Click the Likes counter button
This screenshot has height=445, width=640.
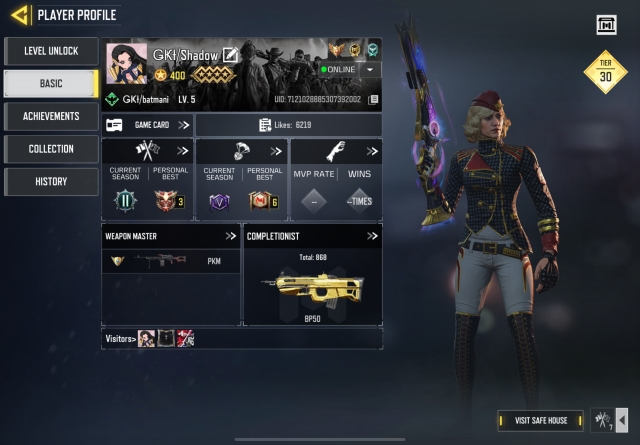[x=289, y=125]
